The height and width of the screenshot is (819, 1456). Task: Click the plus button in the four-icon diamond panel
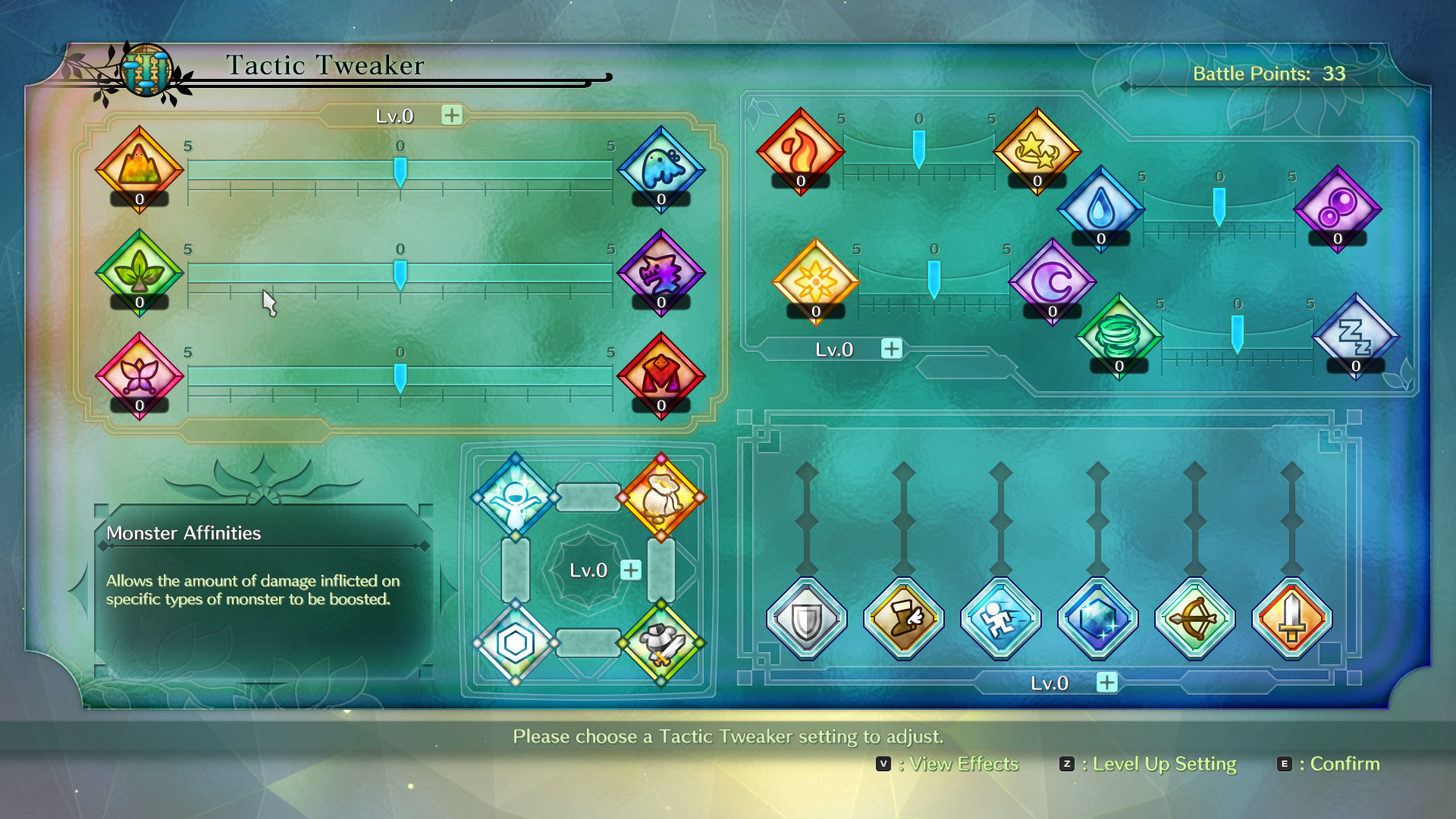[x=631, y=570]
